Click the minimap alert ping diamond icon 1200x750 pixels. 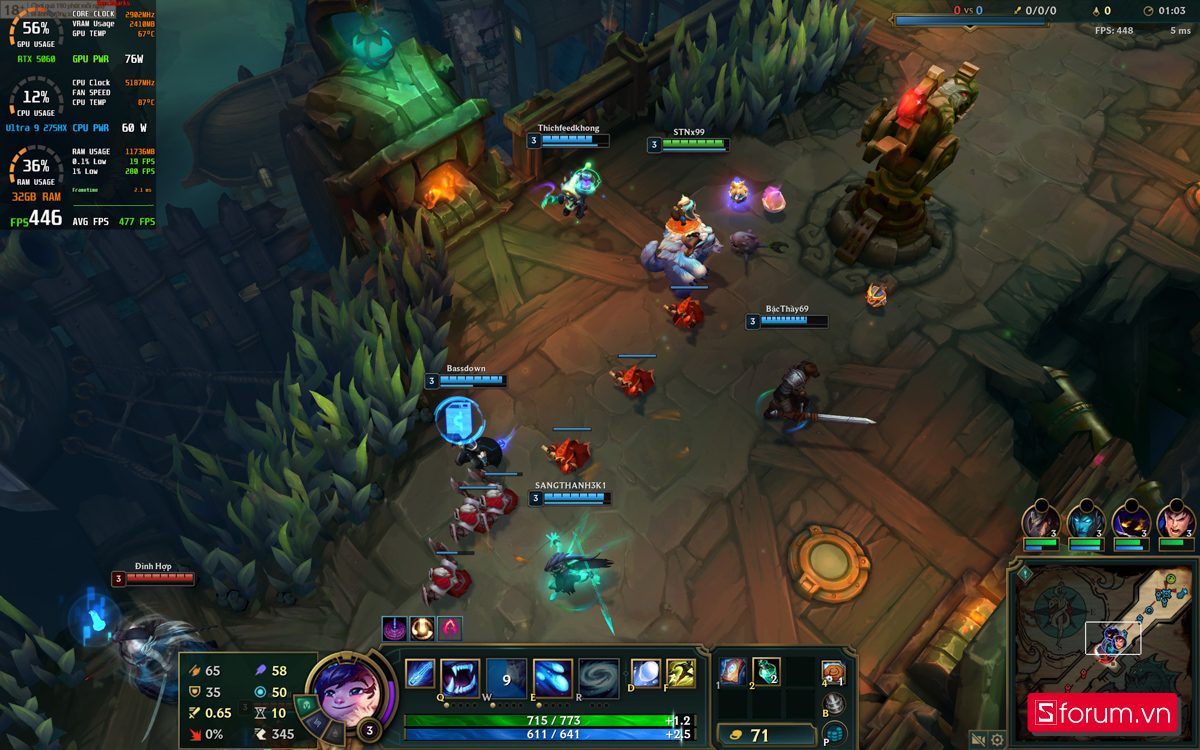pyautogui.click(x=1024, y=574)
